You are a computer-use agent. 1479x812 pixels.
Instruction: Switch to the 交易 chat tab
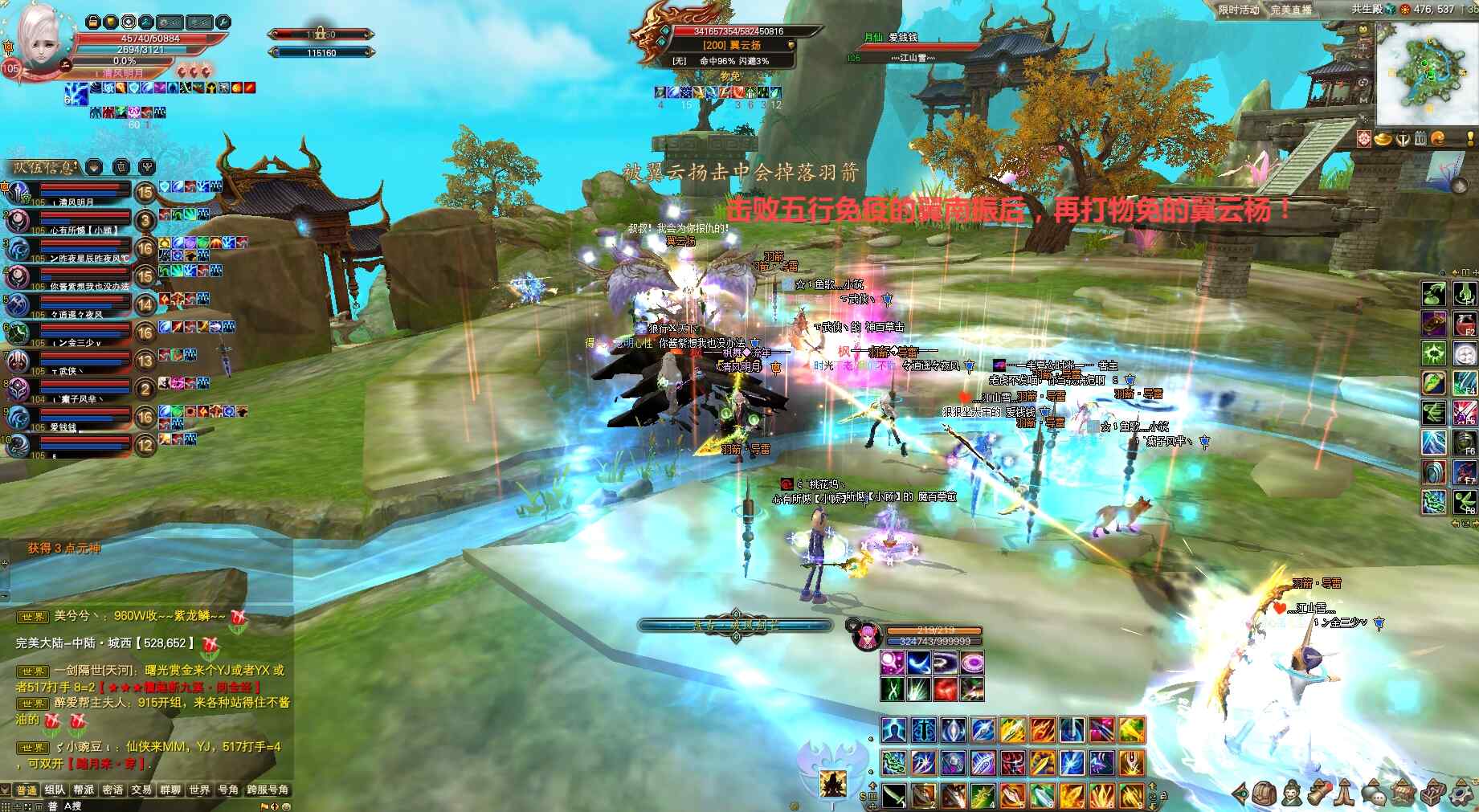click(x=141, y=790)
